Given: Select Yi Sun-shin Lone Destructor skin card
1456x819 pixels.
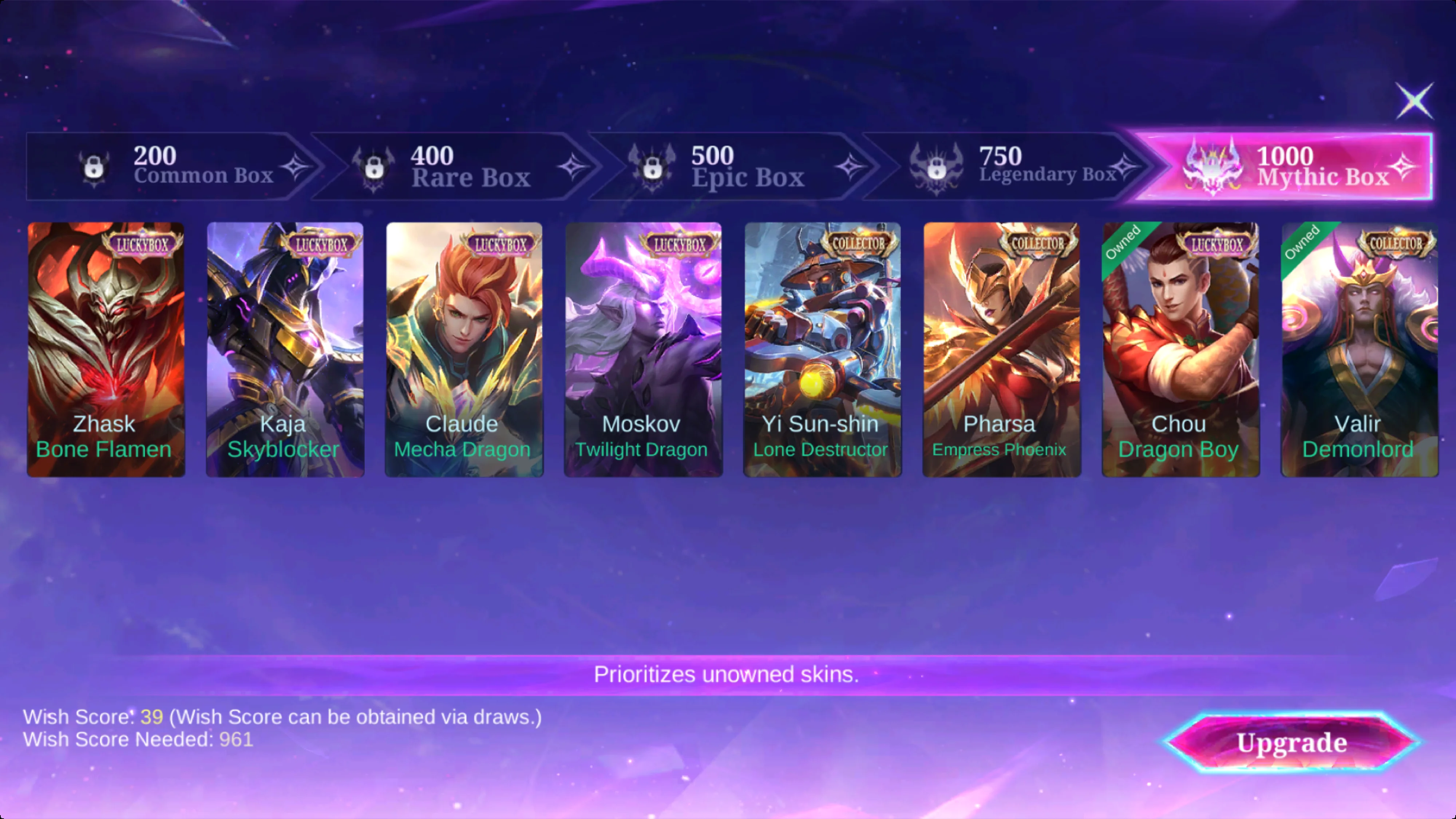Looking at the screenshot, I should point(822,349).
